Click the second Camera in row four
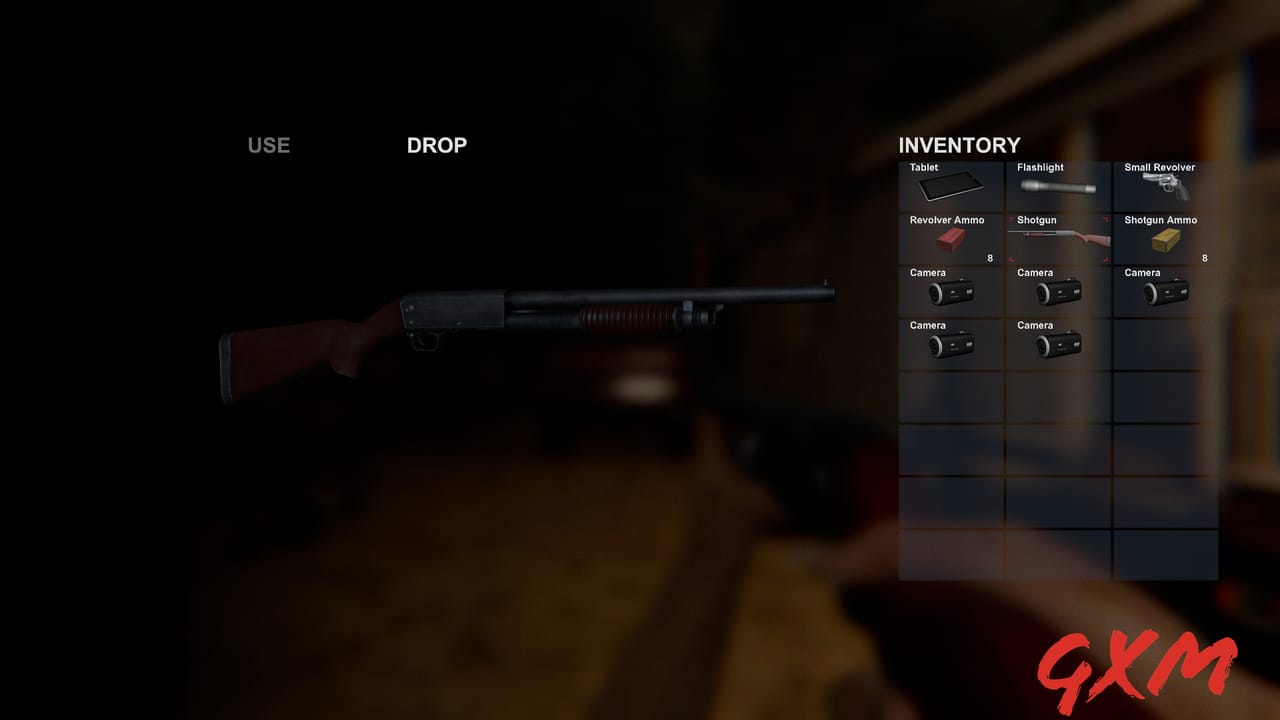The width and height of the screenshot is (1280, 720). 1056,344
